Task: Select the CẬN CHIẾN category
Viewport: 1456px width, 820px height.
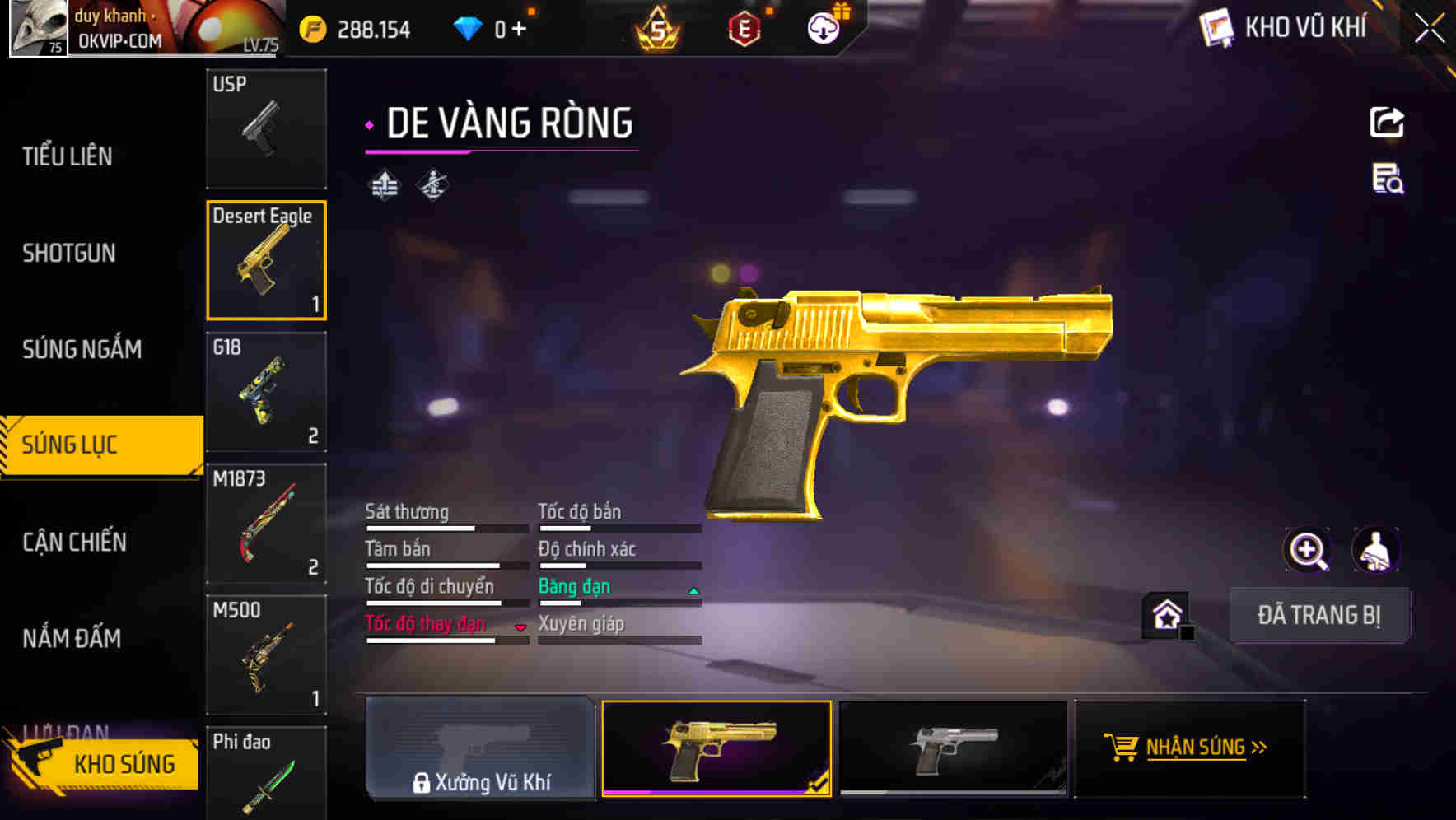Action: click(x=74, y=542)
